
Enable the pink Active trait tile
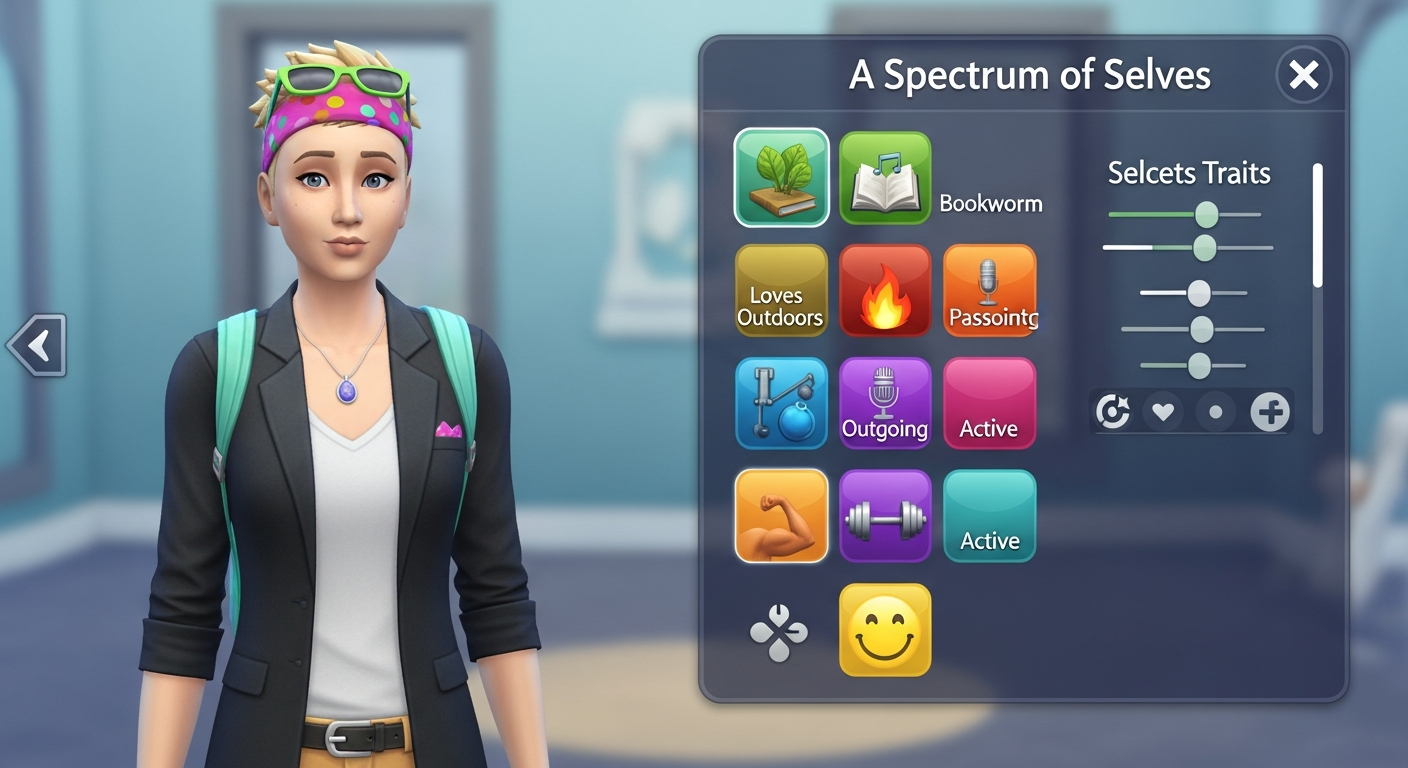tap(989, 403)
